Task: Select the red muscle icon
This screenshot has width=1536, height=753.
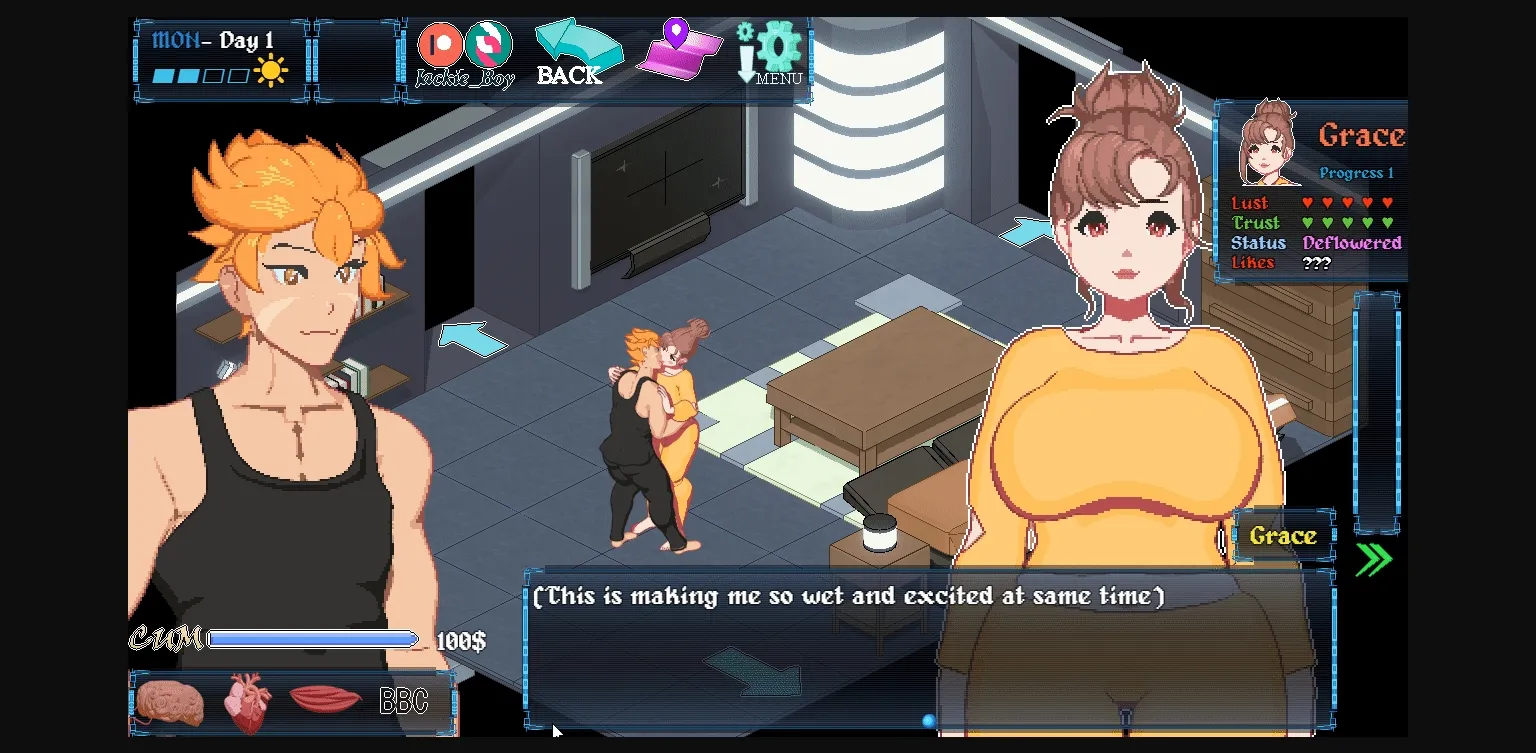Action: pos(325,700)
